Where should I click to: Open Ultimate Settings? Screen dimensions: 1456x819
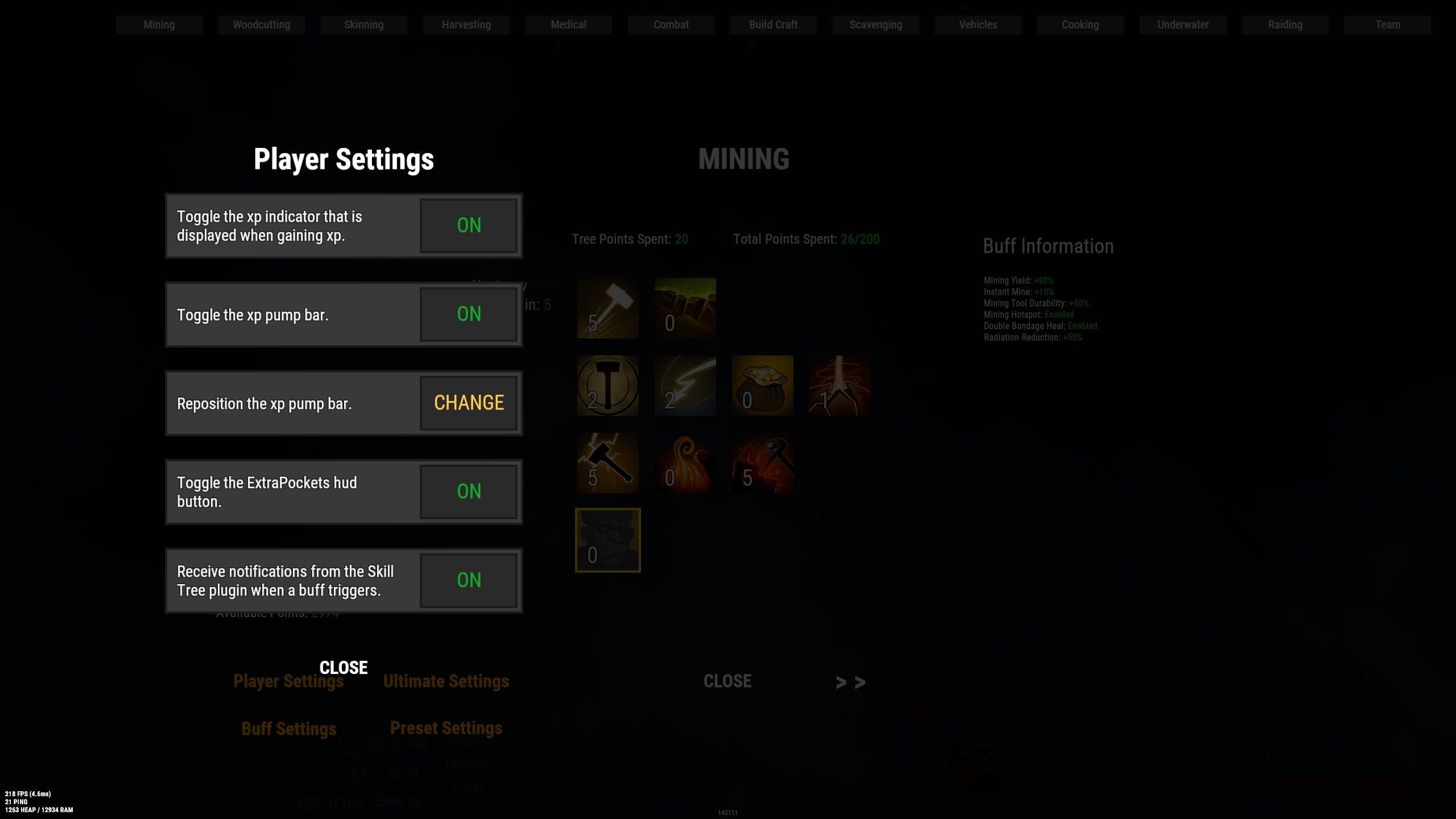tap(446, 681)
